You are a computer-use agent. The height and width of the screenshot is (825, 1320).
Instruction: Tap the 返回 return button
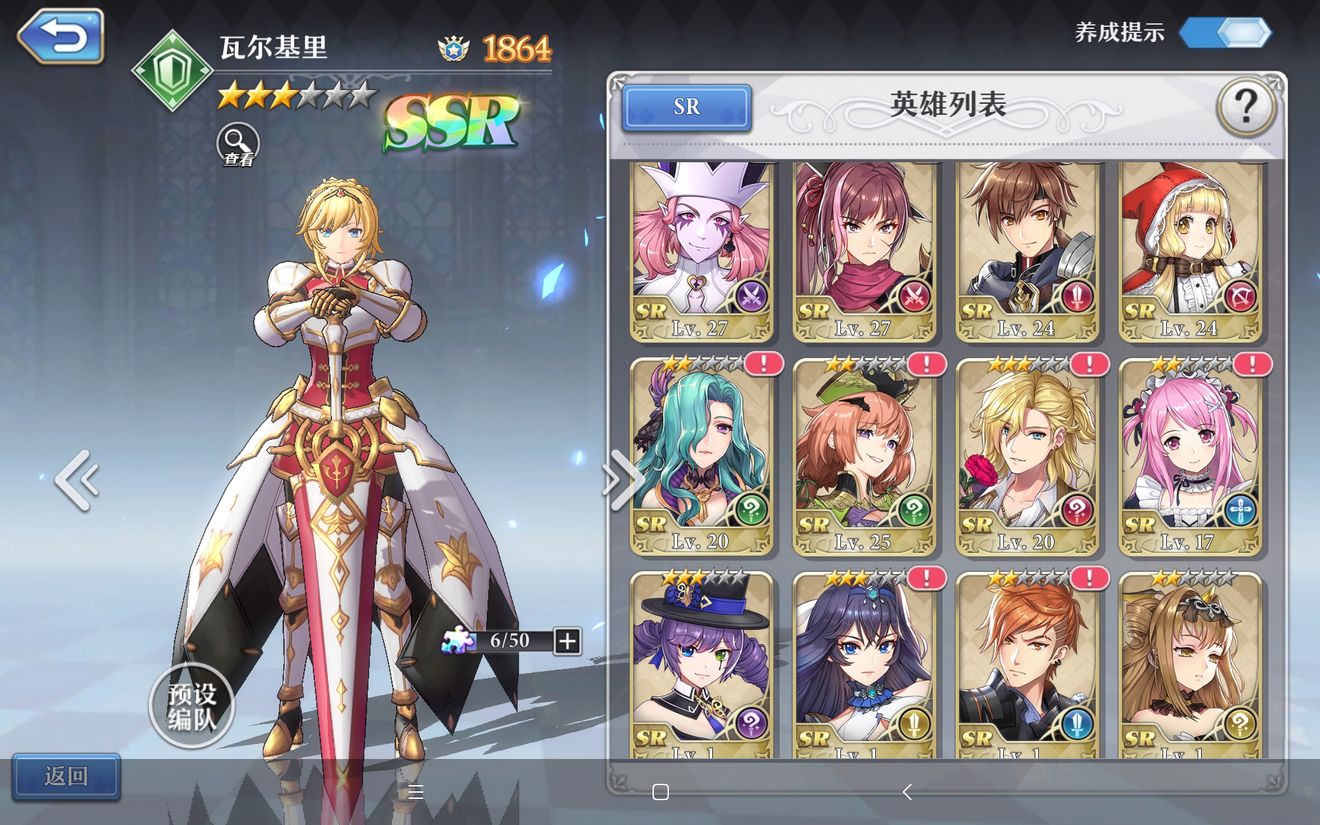click(66, 776)
